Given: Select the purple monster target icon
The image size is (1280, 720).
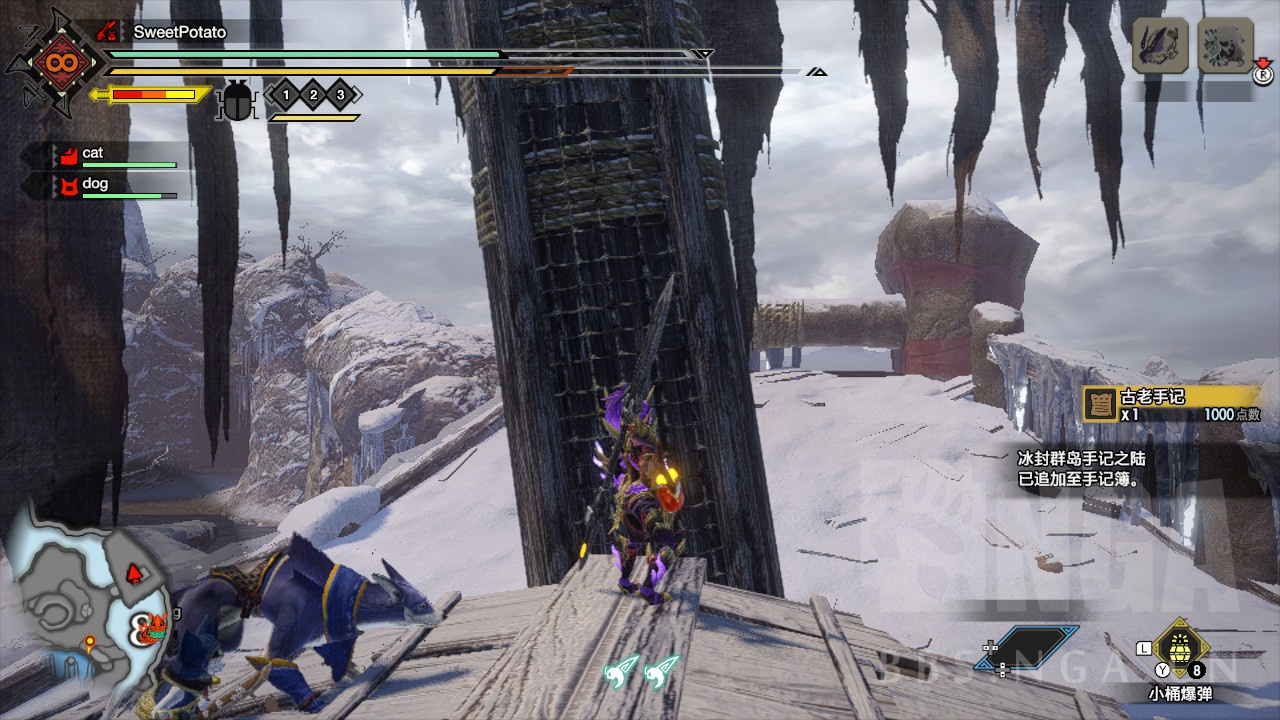Looking at the screenshot, I should pyautogui.click(x=1160, y=45).
